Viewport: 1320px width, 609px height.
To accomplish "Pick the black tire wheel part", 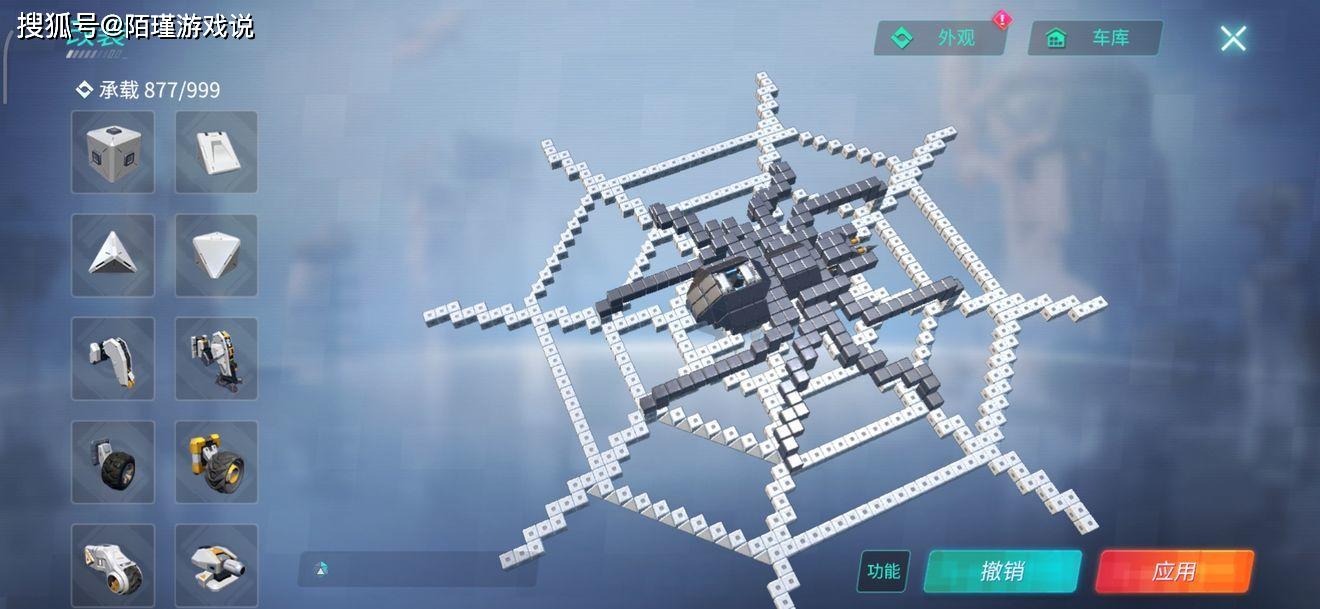I will [113, 461].
